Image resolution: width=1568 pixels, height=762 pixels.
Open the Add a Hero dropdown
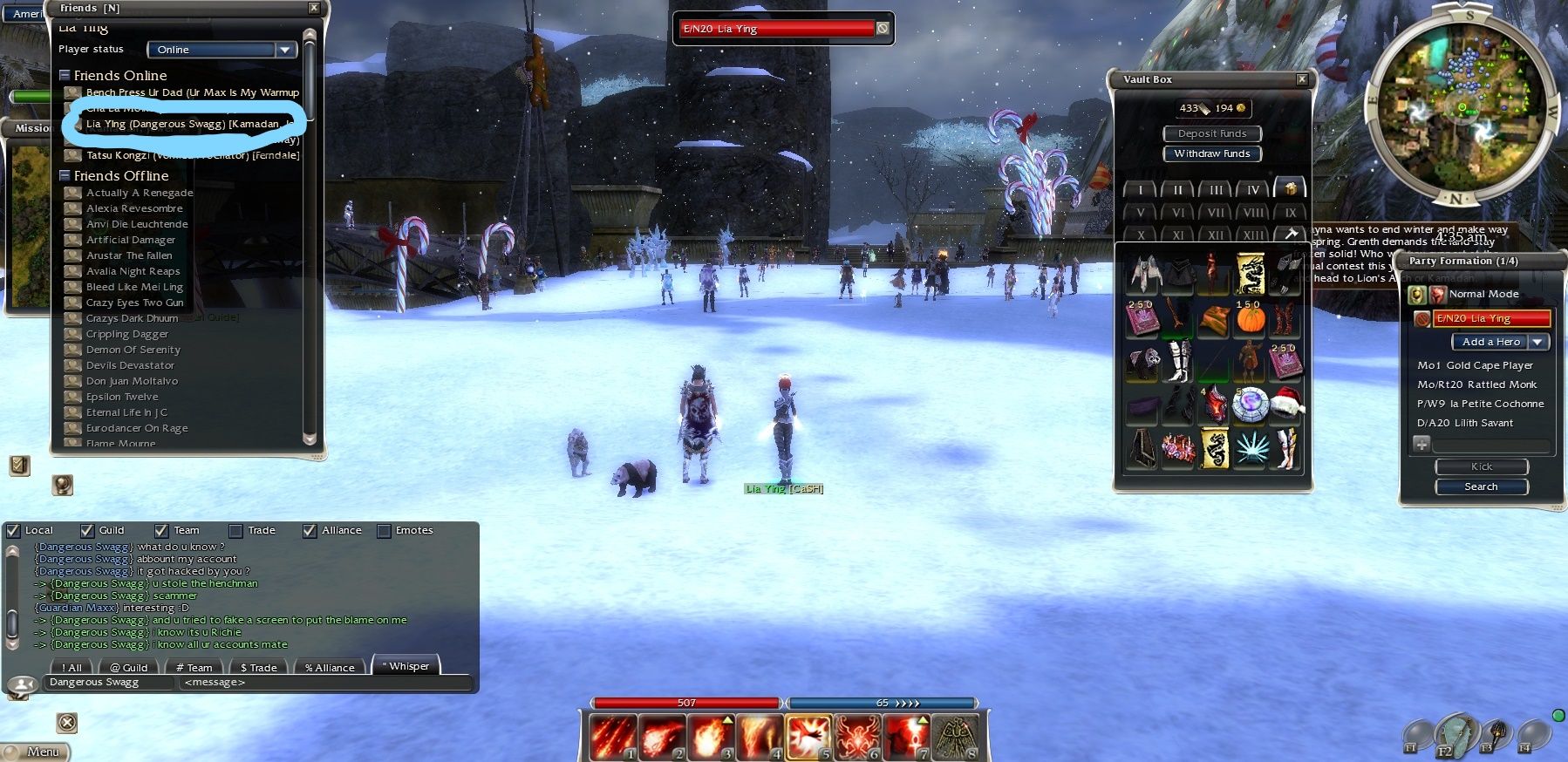1537,342
